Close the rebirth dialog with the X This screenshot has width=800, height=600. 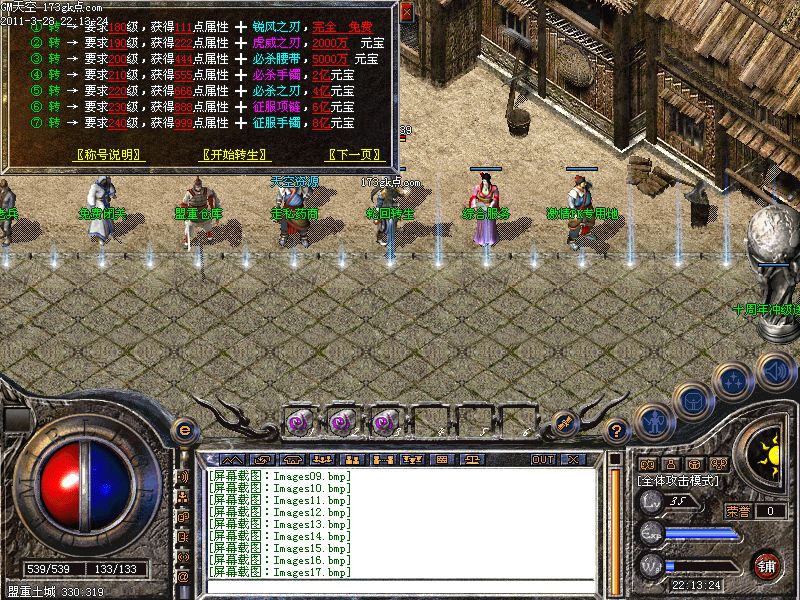tap(406, 12)
